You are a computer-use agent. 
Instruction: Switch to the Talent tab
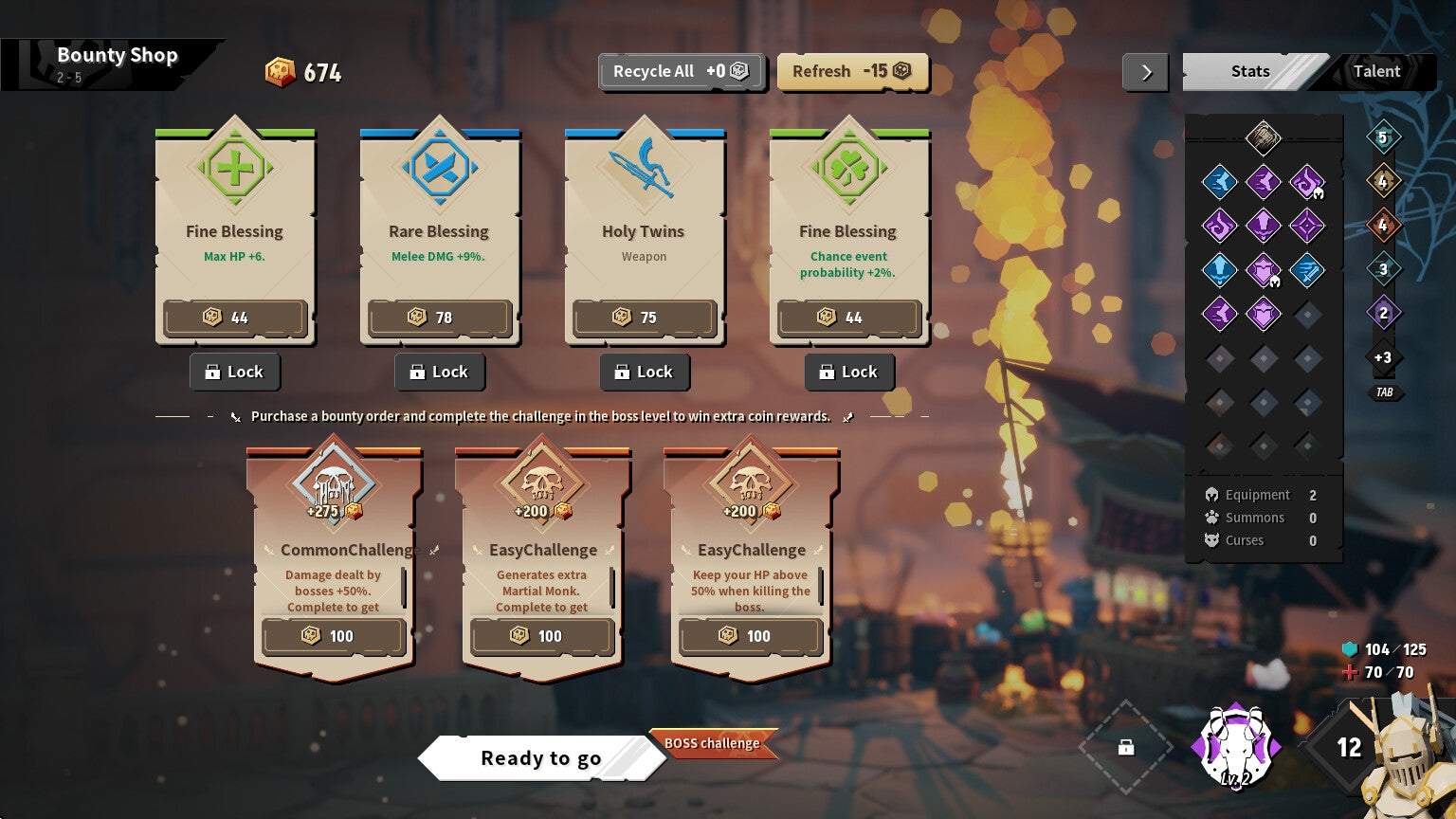pyautogui.click(x=1376, y=71)
